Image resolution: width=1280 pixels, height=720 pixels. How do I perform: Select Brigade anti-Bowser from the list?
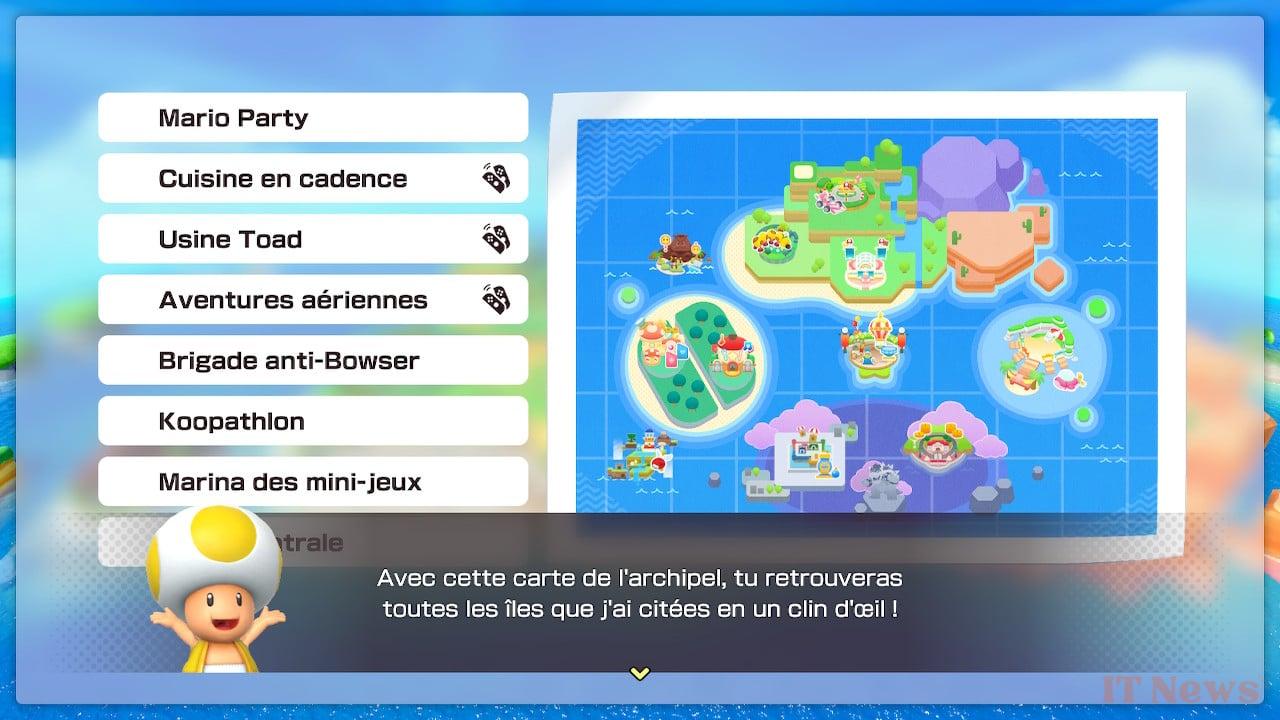(312, 360)
